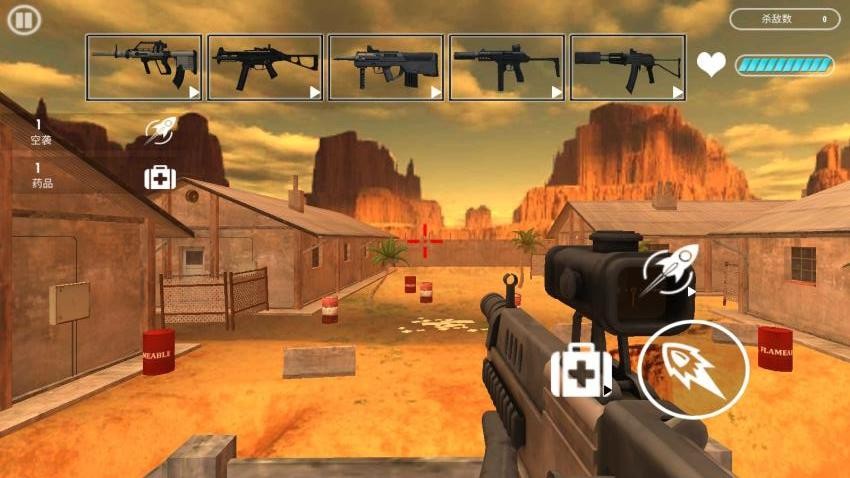Click the medkit icon beside the 药品 count
Screen dimensions: 850x478
tap(160, 178)
